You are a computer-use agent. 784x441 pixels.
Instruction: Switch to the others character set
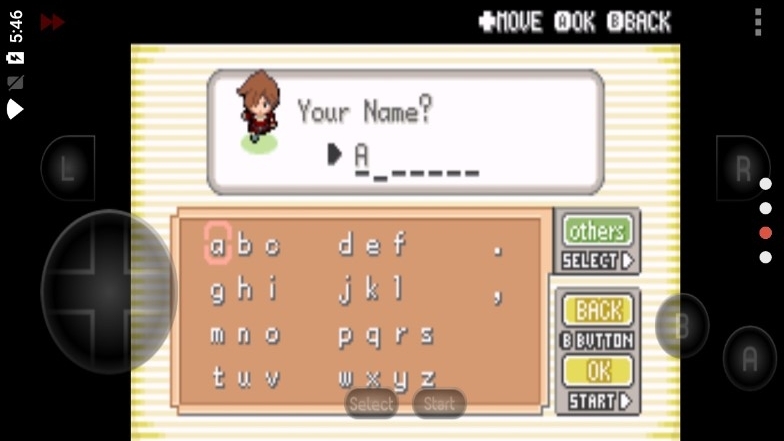pos(598,231)
